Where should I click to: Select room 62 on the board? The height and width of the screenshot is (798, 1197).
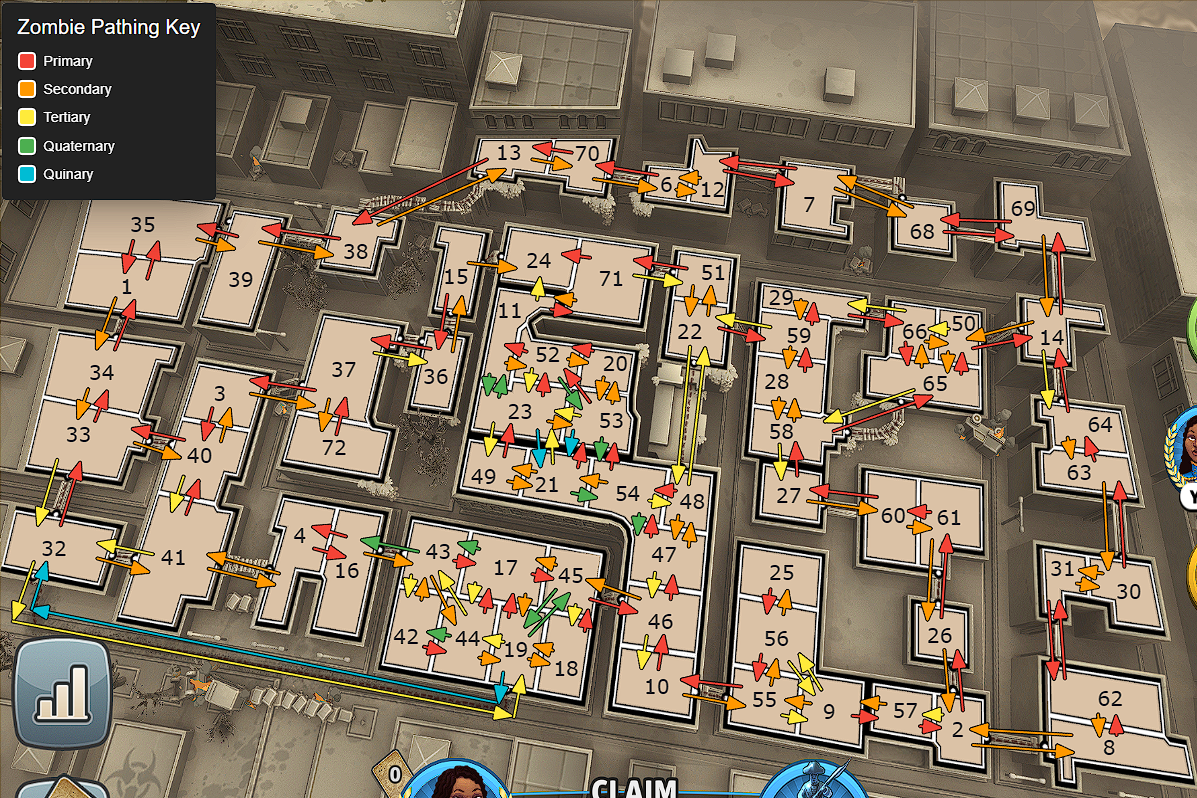point(1110,699)
